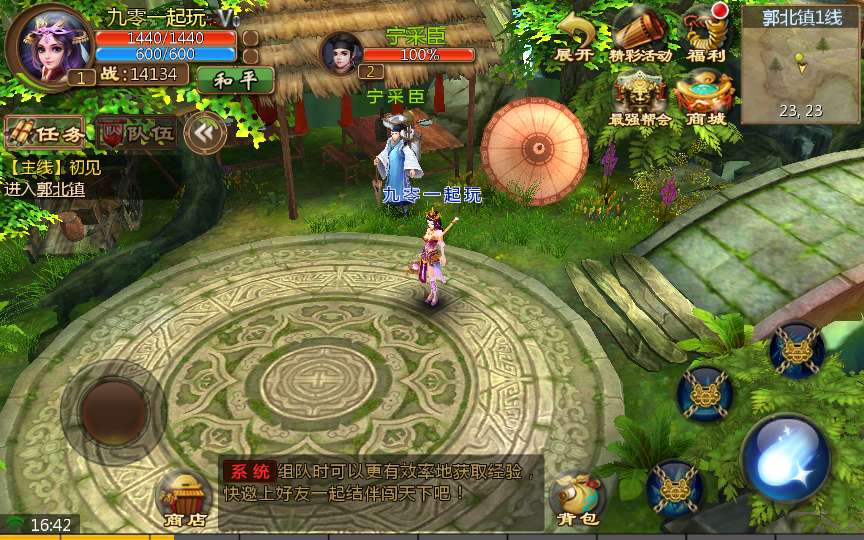Open the 郭北镇 minimap
Screen dimensions: 864x540
(x=798, y=66)
